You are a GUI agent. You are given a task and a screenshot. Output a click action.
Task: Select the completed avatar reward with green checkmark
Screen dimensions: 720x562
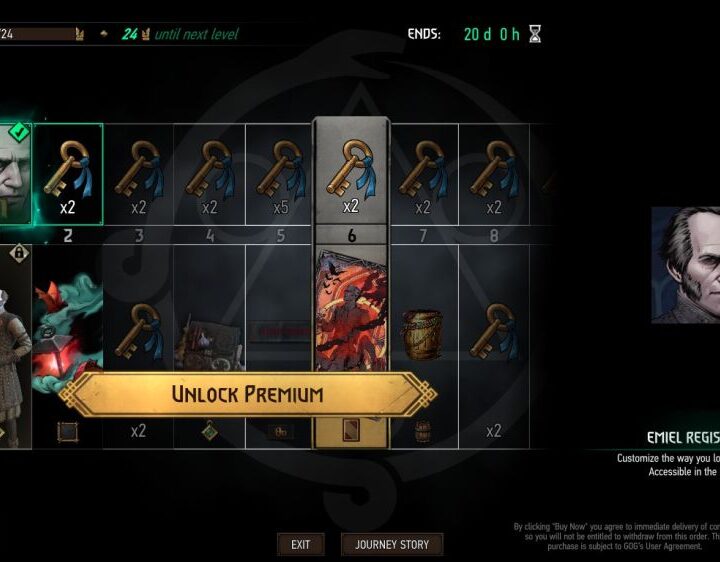click(16, 174)
